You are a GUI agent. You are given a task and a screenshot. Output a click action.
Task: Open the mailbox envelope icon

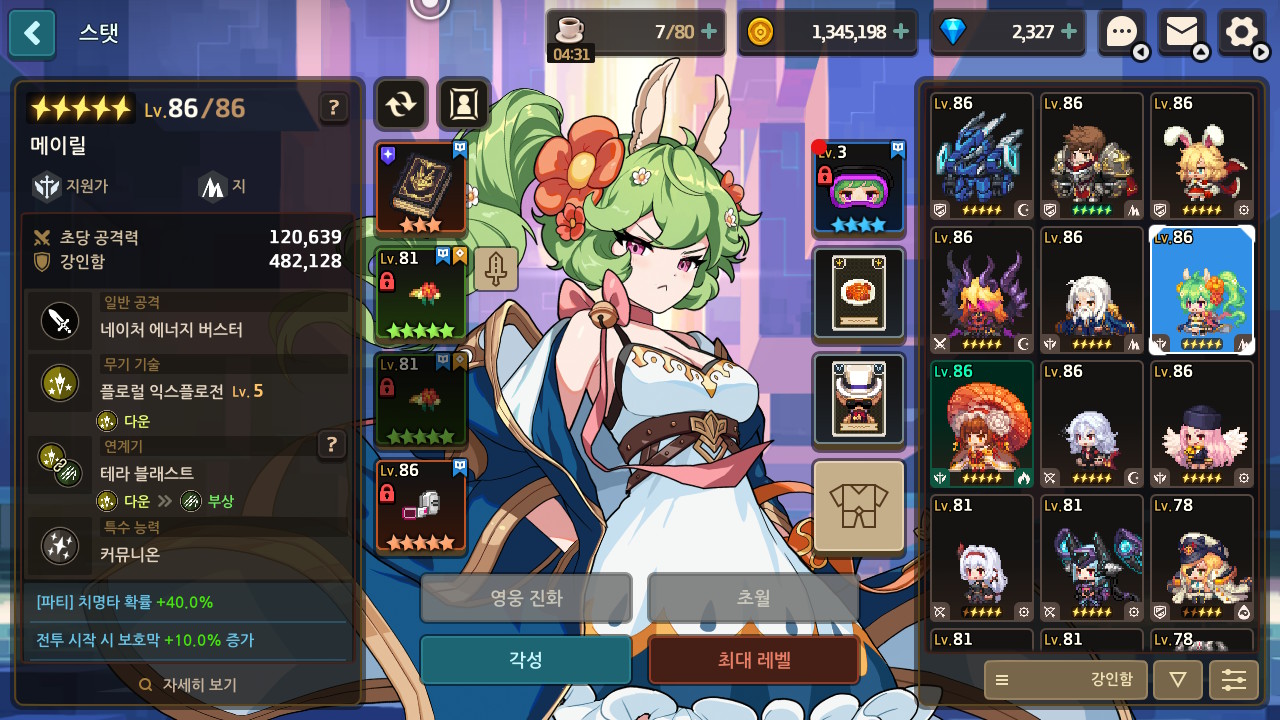tap(1181, 32)
